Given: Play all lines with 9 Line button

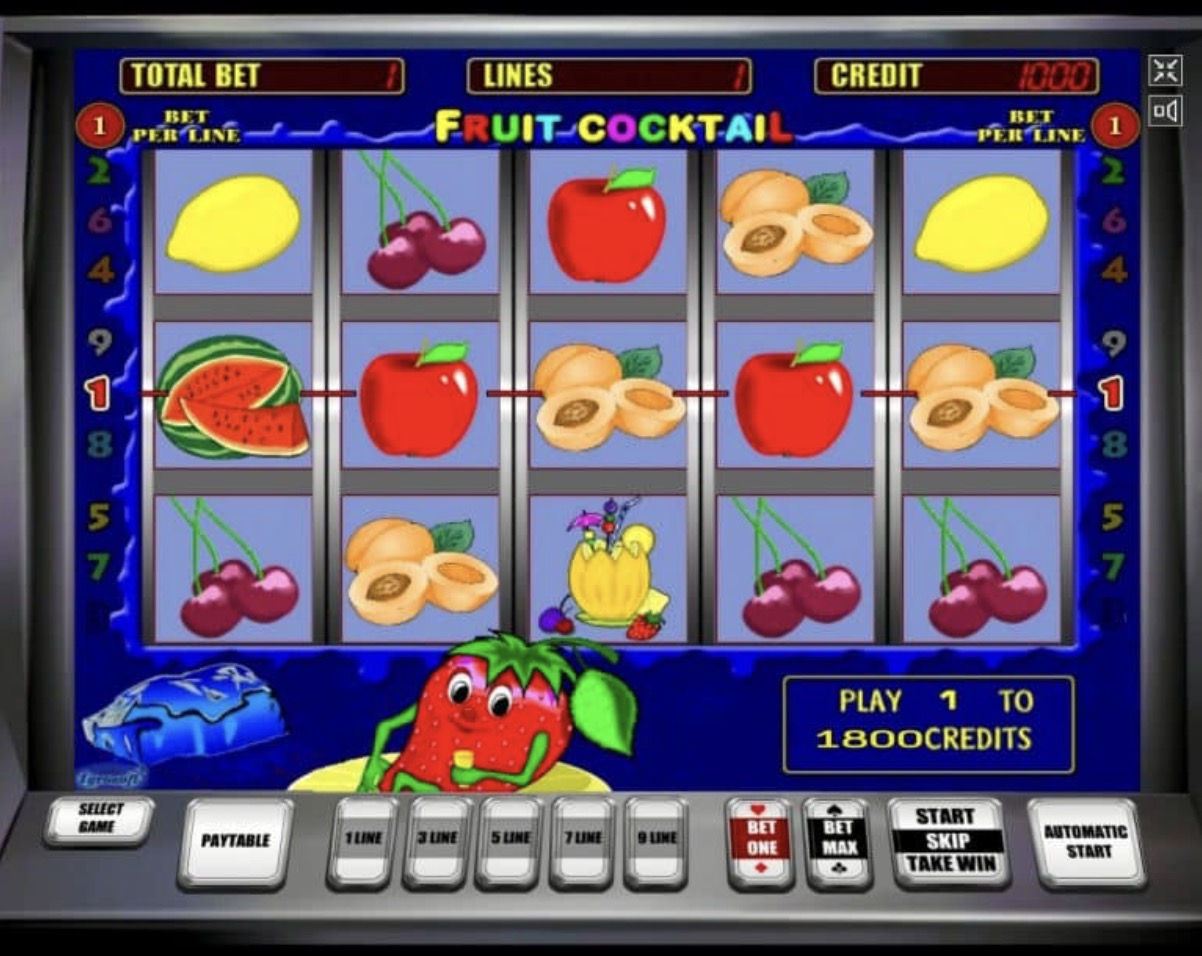Looking at the screenshot, I should [655, 839].
